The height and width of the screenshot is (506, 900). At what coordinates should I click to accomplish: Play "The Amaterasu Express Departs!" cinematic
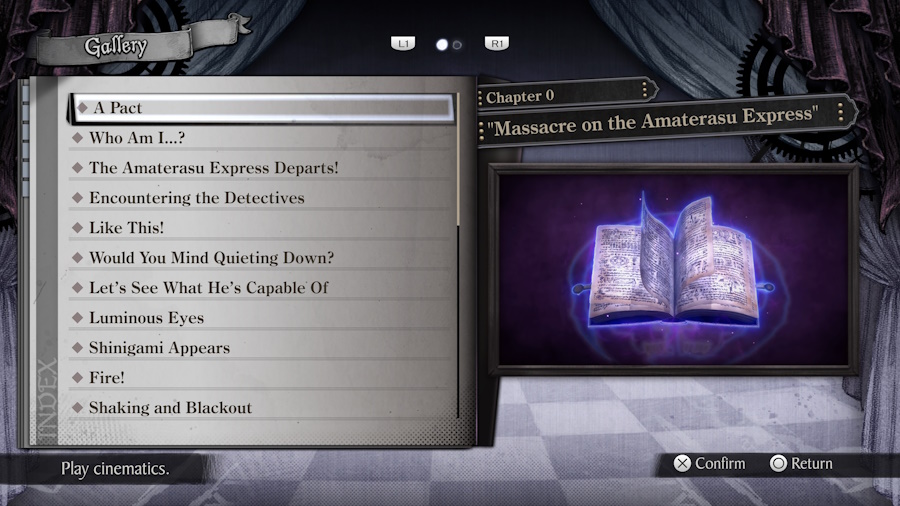click(213, 168)
